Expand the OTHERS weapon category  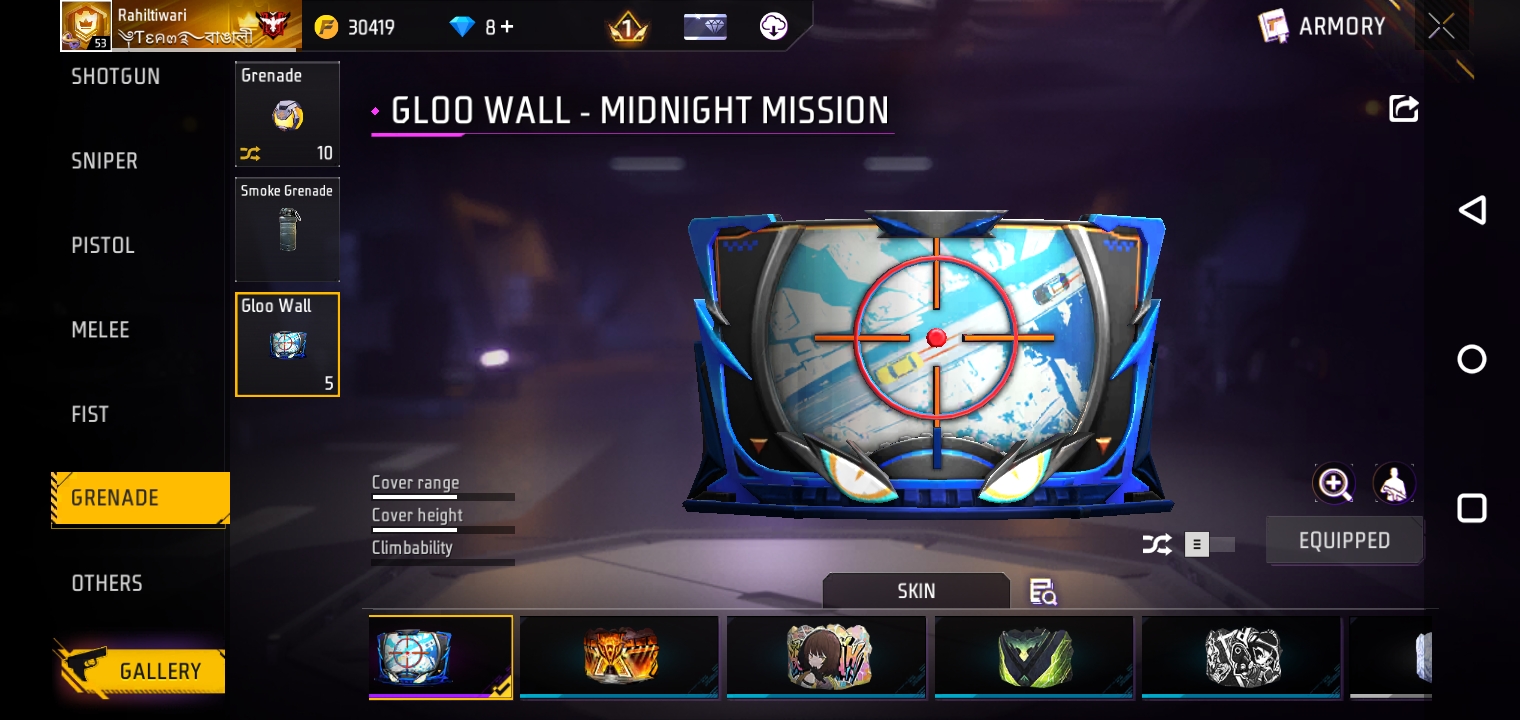coord(107,583)
